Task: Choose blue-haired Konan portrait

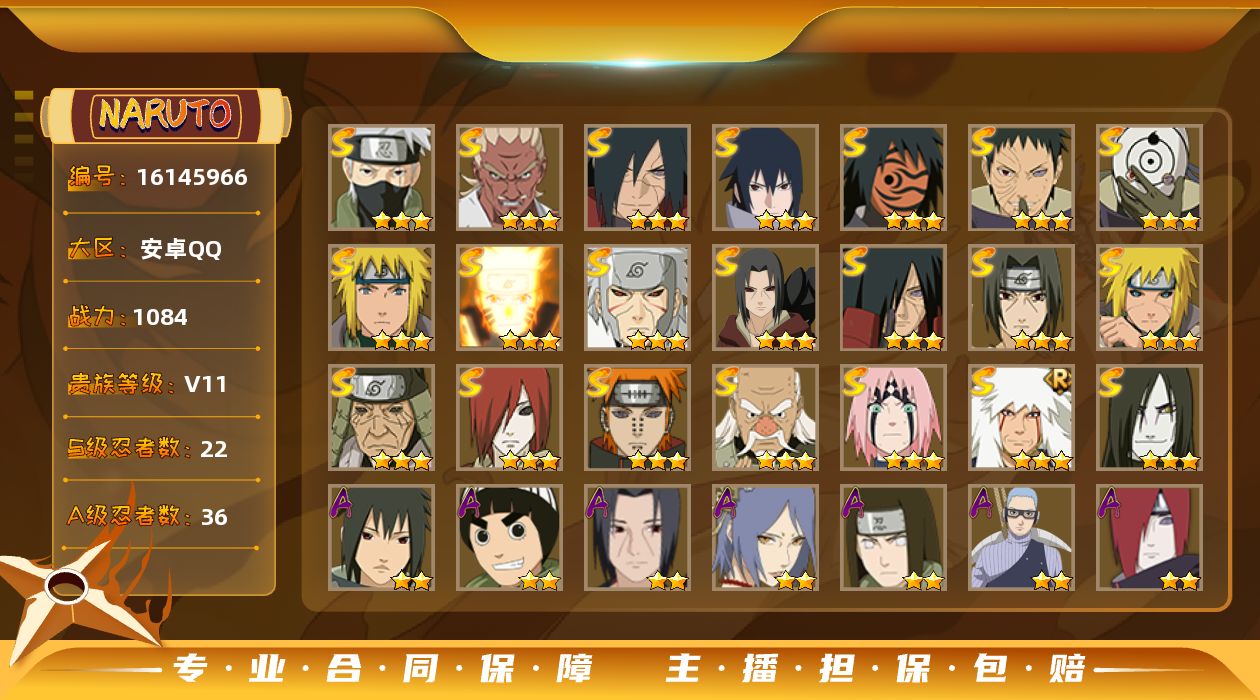Action: point(765,537)
